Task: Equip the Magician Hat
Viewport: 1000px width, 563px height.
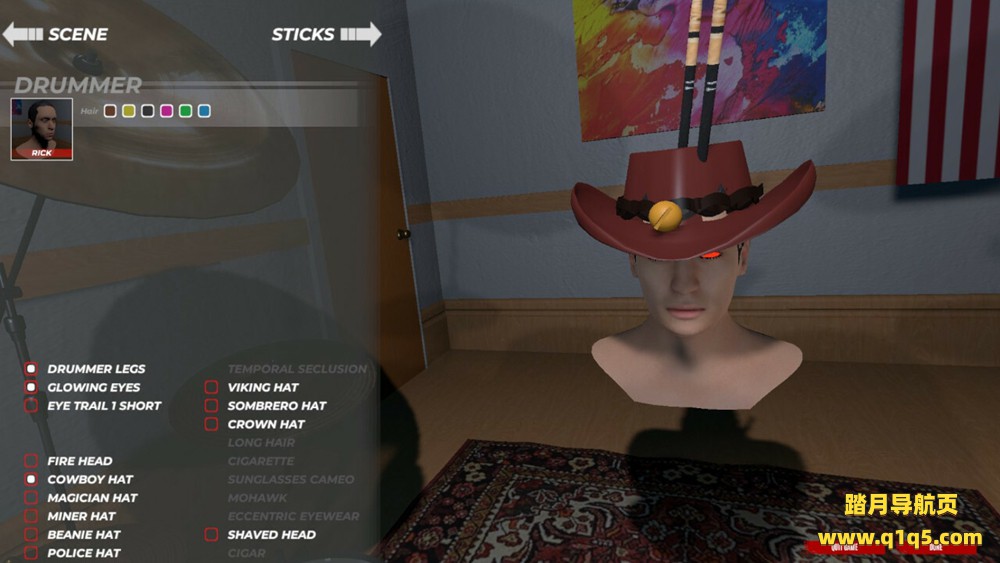Action: click(31, 498)
